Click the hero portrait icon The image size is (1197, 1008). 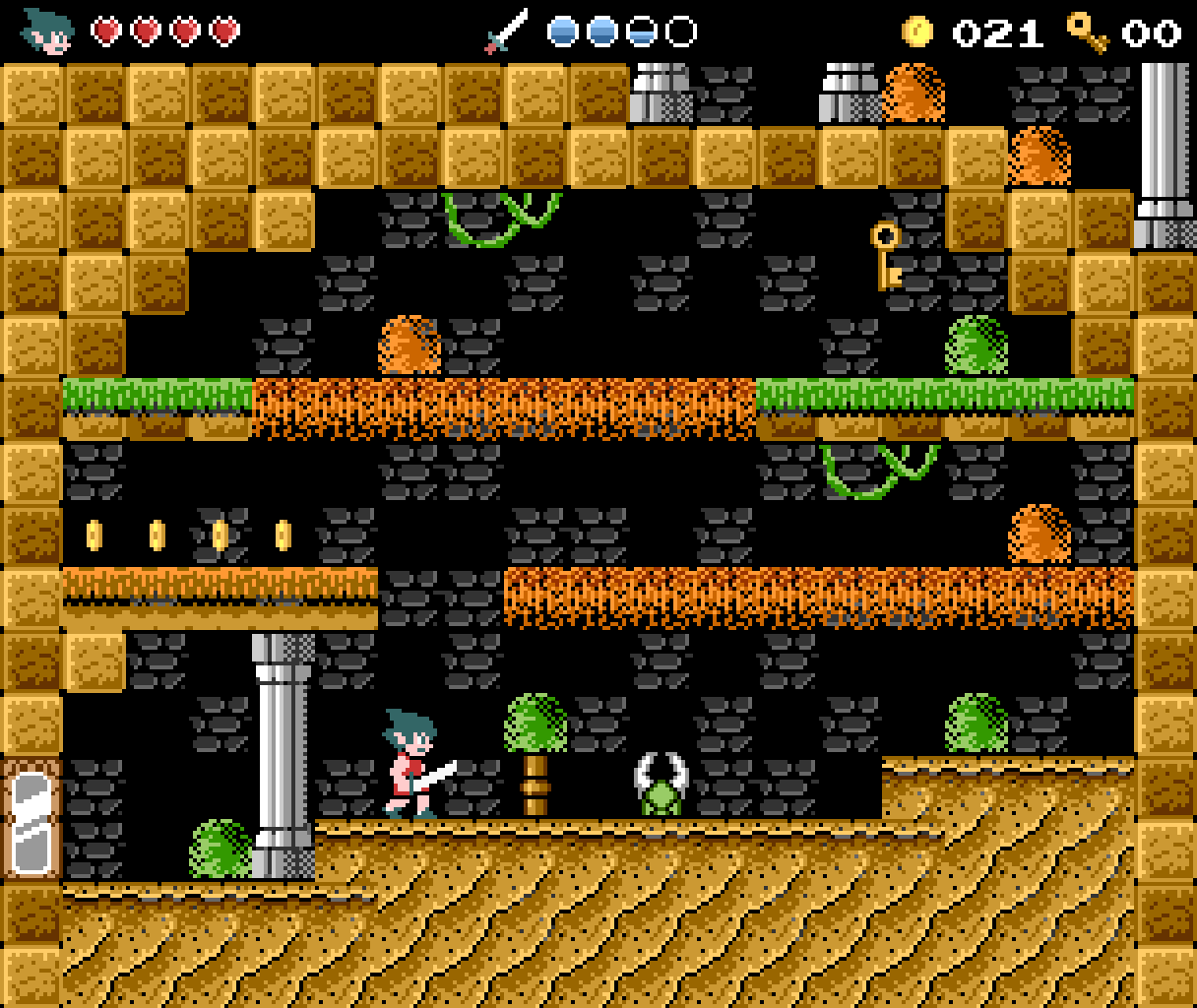[48, 31]
